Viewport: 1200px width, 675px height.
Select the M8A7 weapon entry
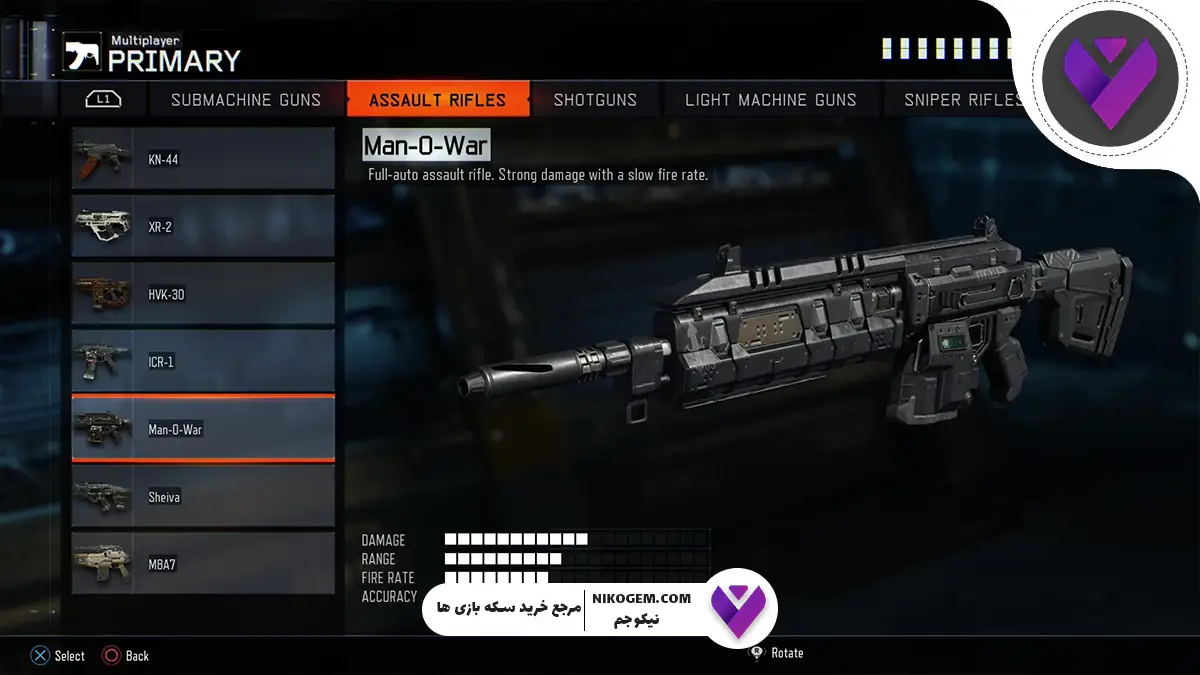click(203, 564)
